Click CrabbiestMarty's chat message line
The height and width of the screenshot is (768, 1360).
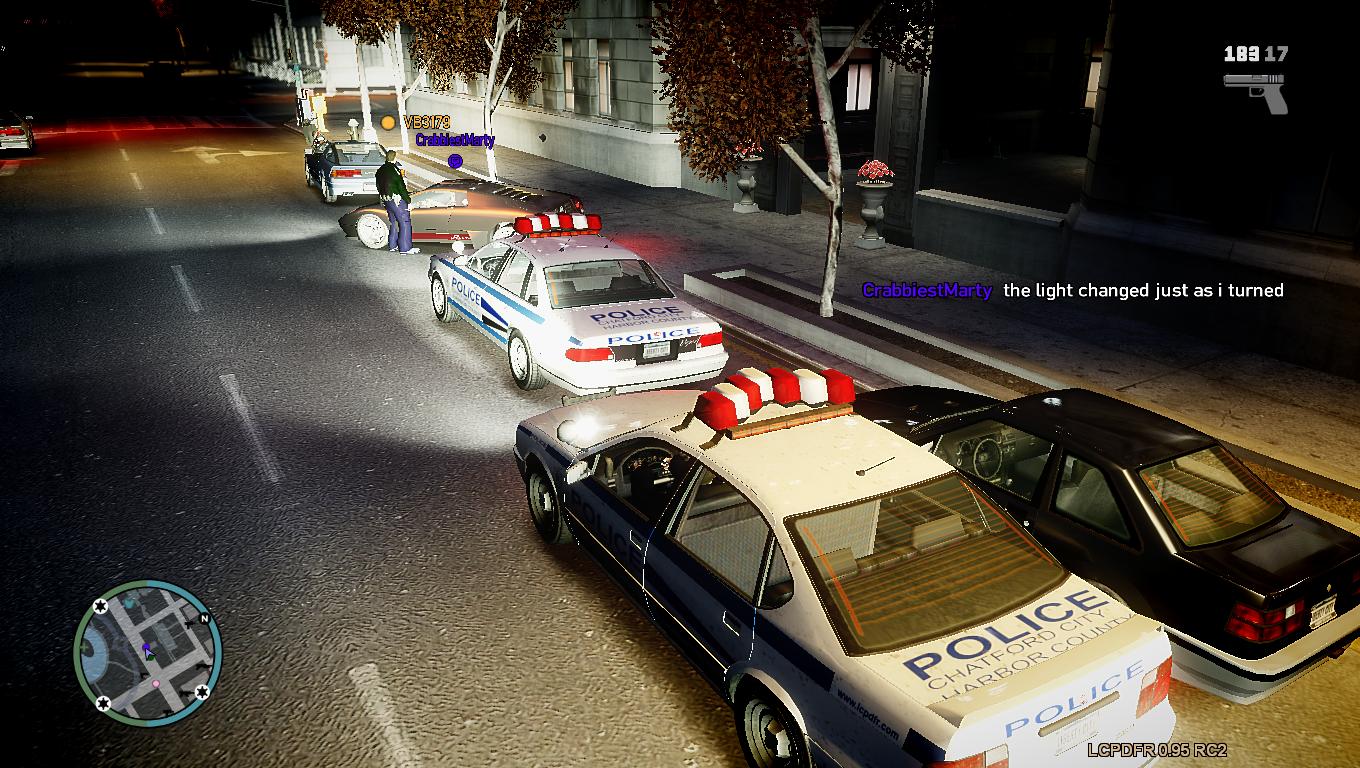coord(1072,290)
